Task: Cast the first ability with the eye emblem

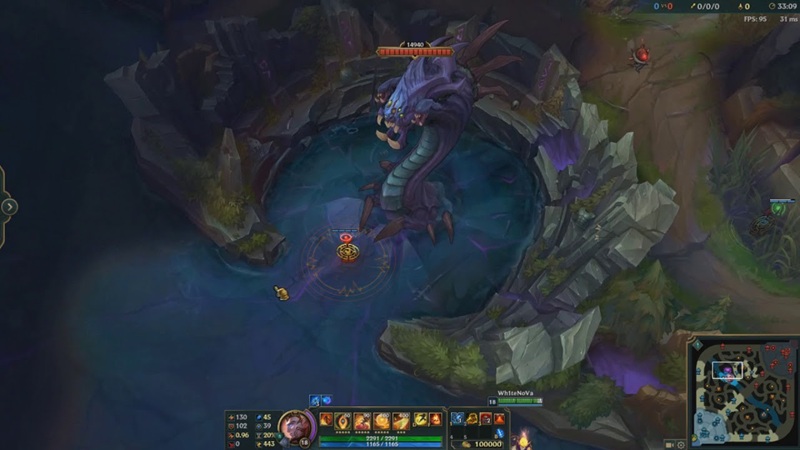Action: coord(343,420)
